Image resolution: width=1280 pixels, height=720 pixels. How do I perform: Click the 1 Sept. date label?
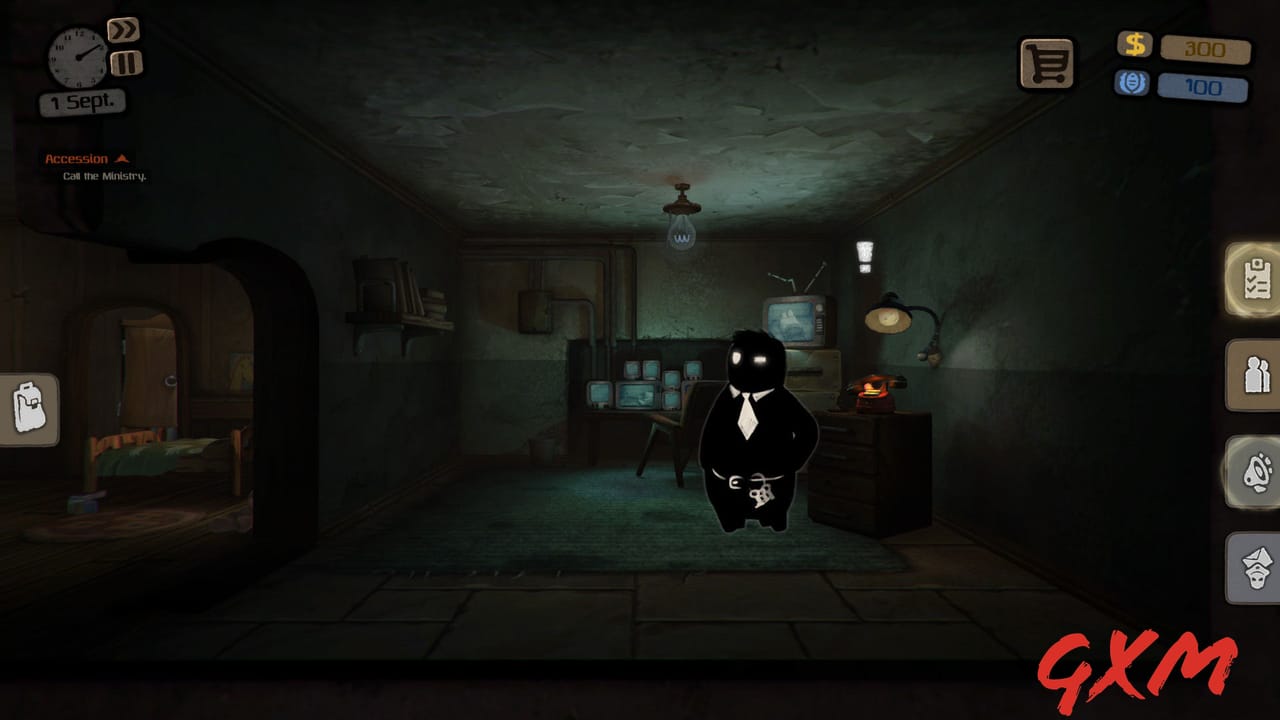click(x=82, y=101)
